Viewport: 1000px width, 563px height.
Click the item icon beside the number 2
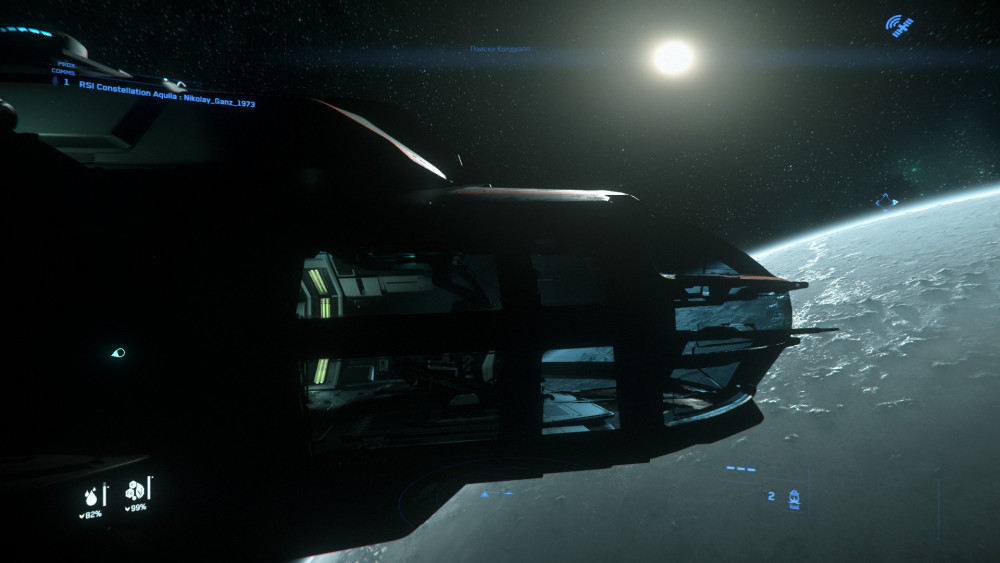pos(794,497)
